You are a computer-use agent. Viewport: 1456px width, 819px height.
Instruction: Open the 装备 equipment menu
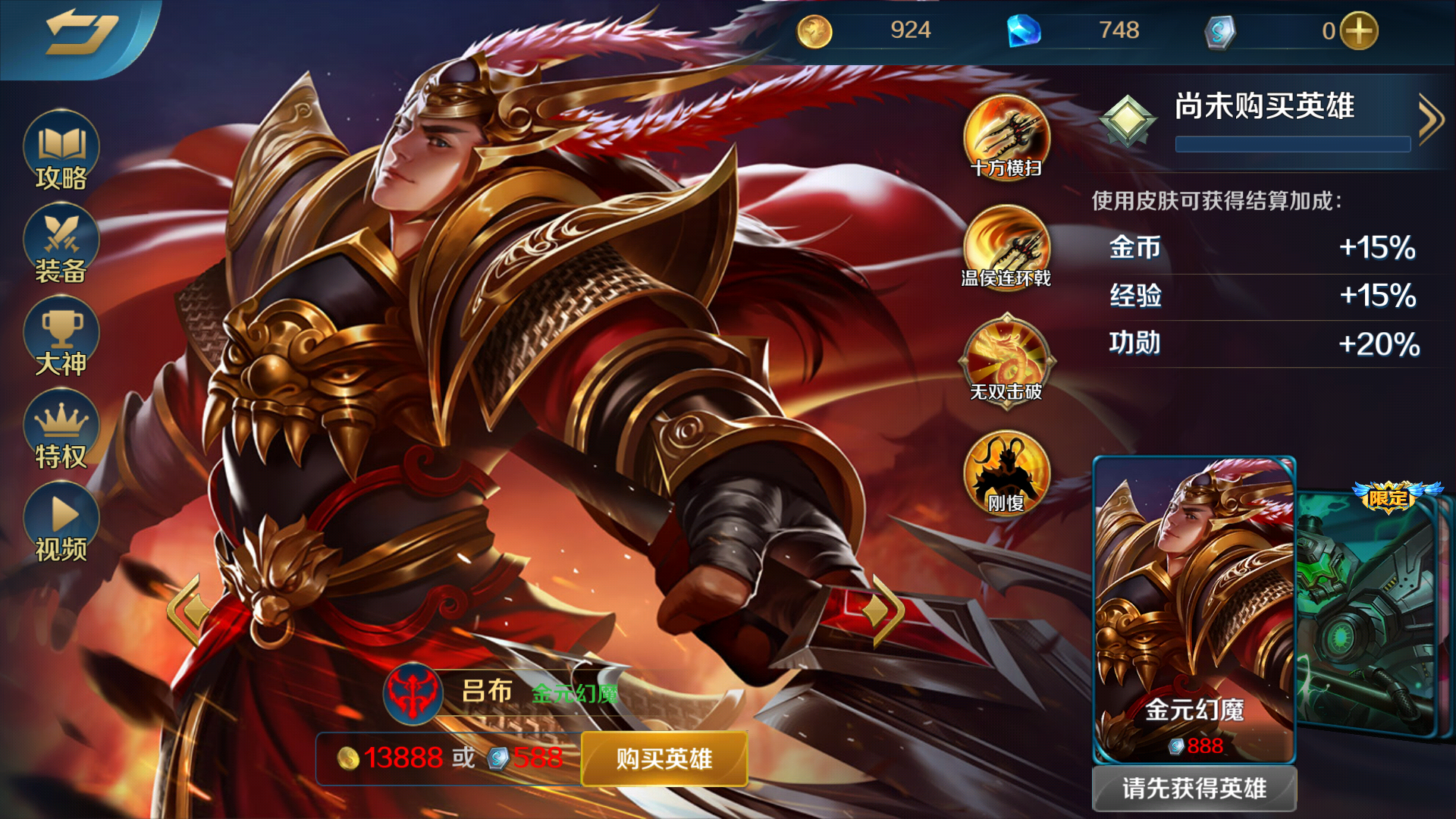(61, 244)
